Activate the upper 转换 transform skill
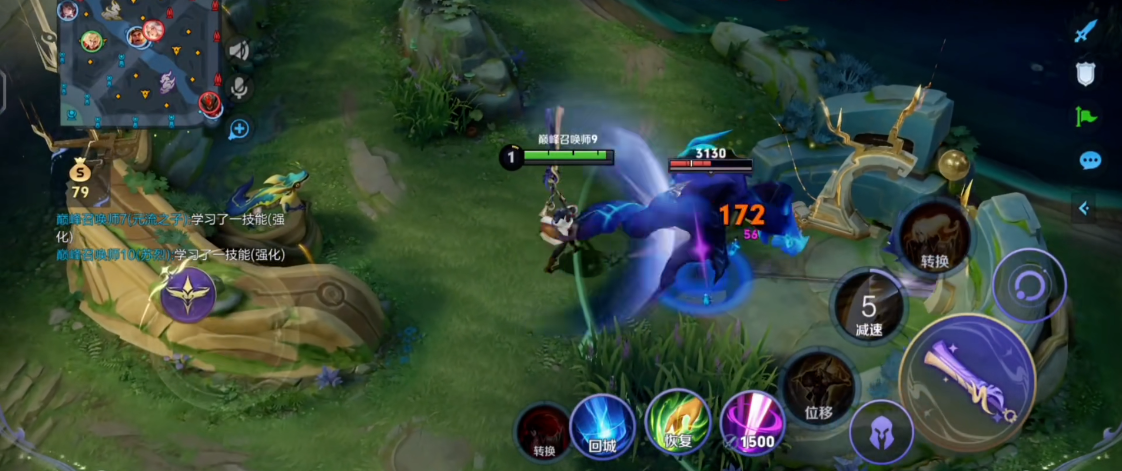Viewport: 1122px width, 471px height. [x=934, y=237]
